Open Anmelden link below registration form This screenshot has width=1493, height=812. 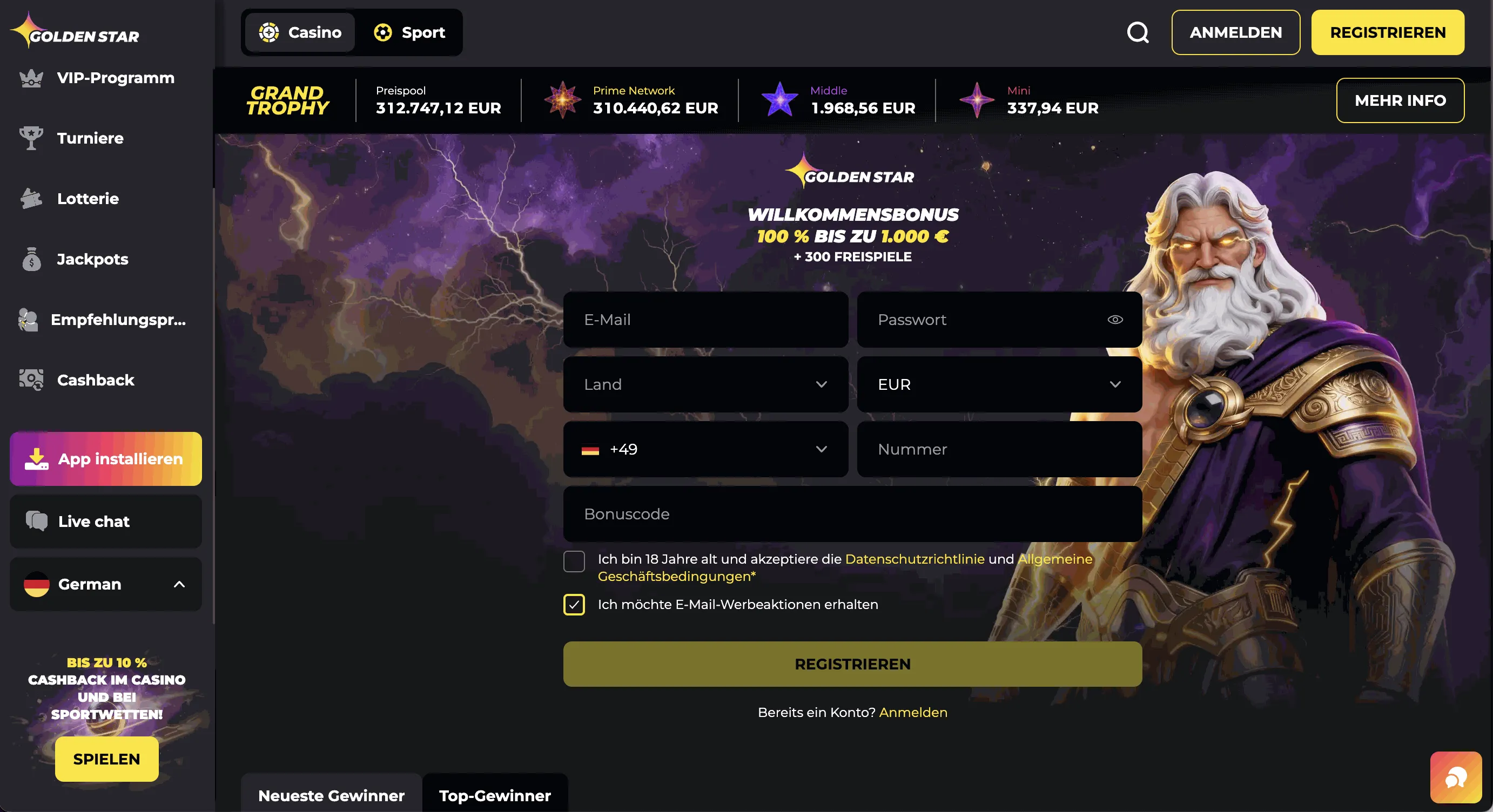(x=913, y=712)
